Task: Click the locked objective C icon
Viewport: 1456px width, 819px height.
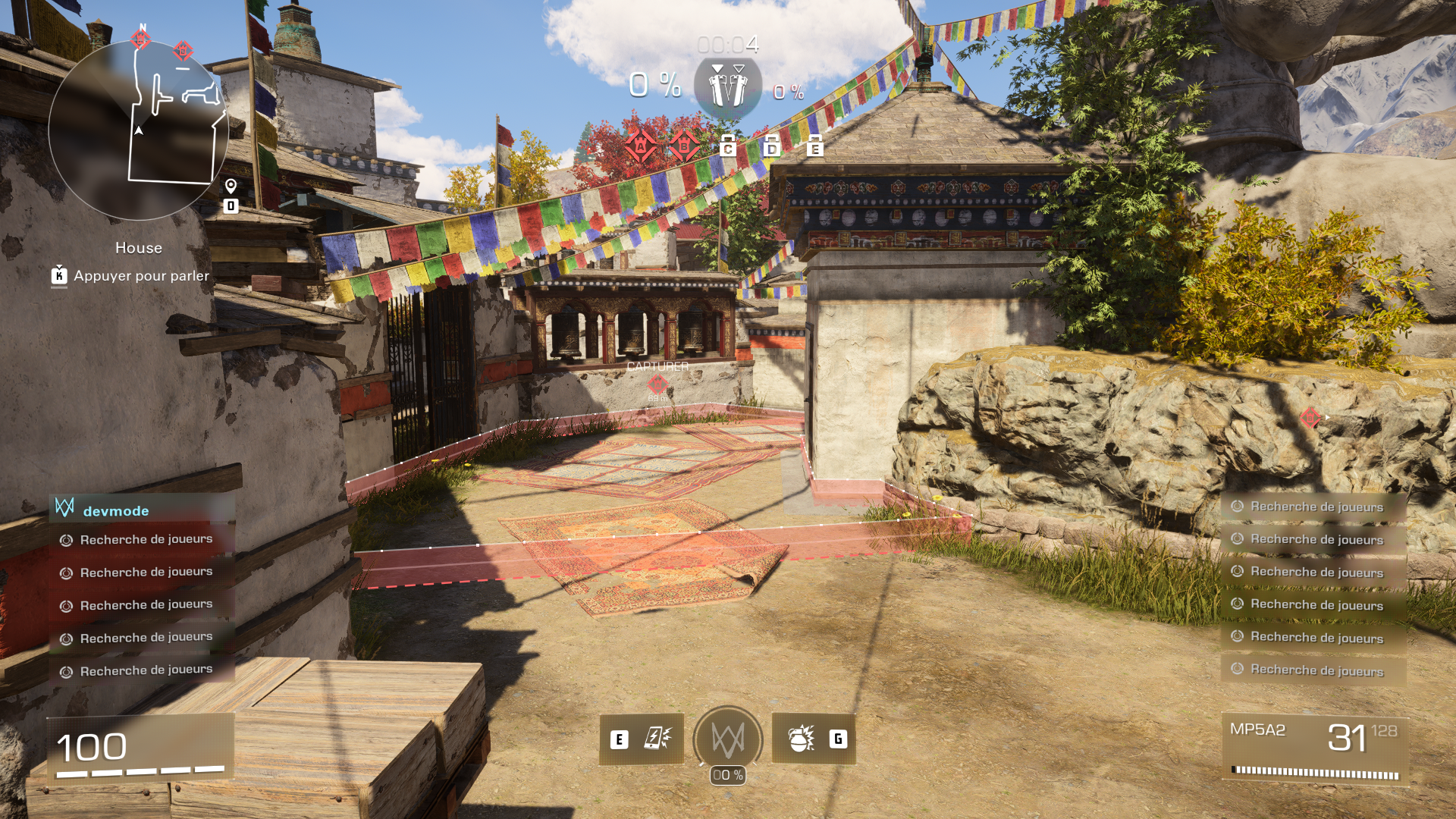Action: coord(728,146)
